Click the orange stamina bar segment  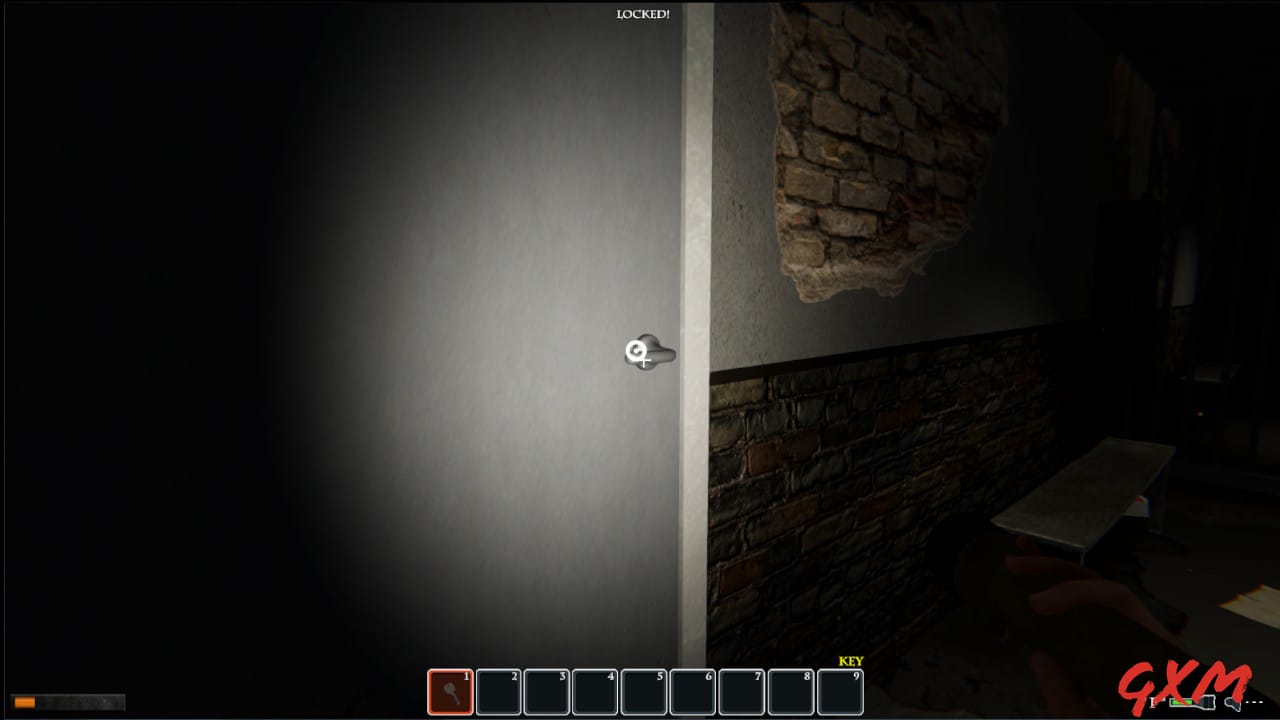tap(25, 701)
